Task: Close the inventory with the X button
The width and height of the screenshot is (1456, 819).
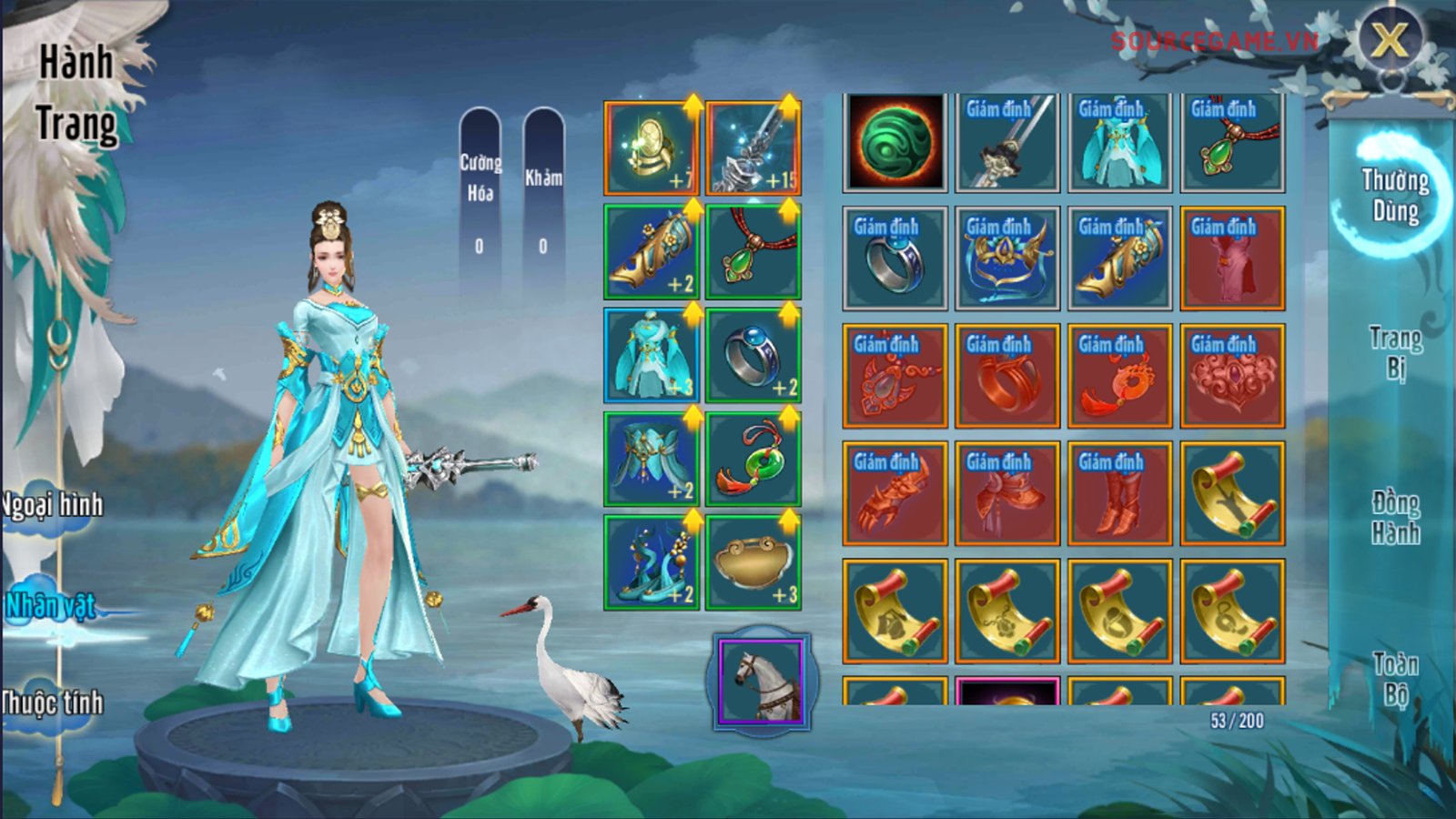Action: coord(1389,41)
